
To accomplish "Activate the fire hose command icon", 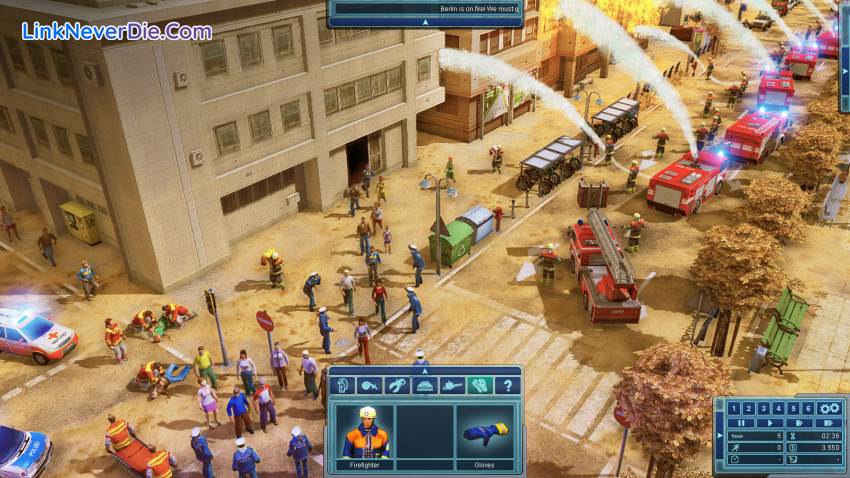I will pos(370,385).
